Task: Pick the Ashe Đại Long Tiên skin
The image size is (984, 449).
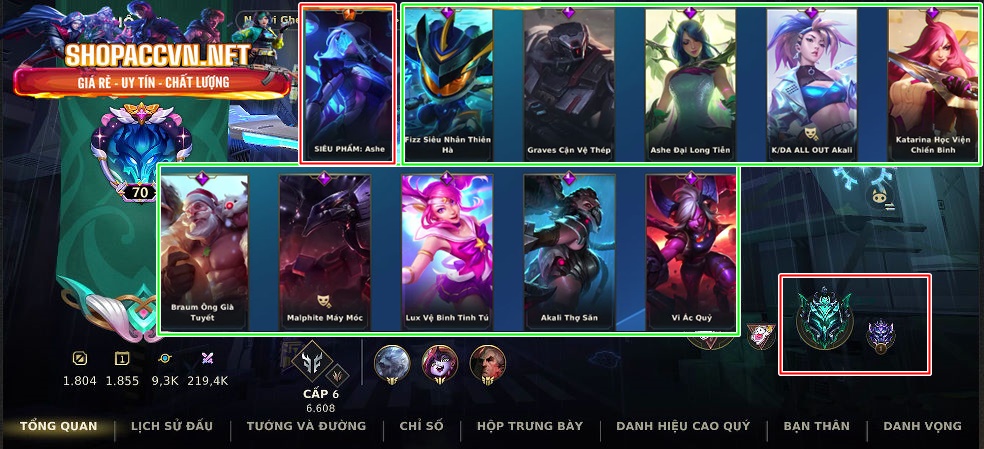Action: click(x=690, y=85)
